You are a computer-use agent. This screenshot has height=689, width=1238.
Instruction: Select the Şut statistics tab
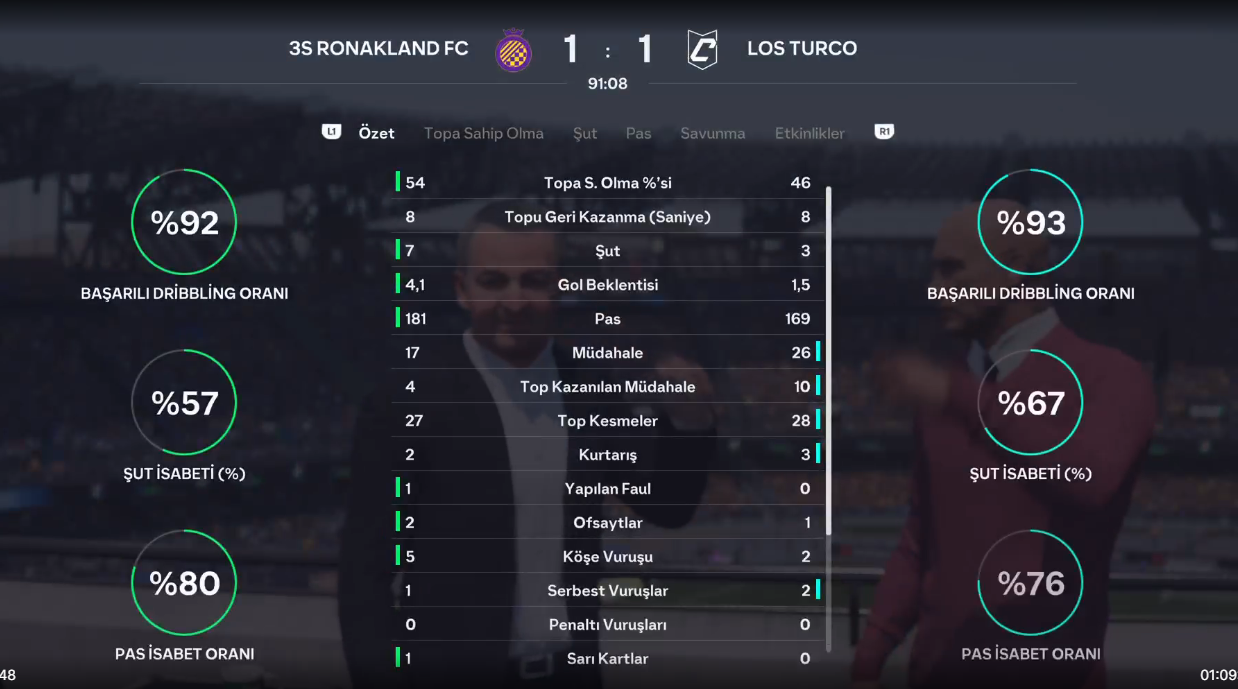pos(585,133)
